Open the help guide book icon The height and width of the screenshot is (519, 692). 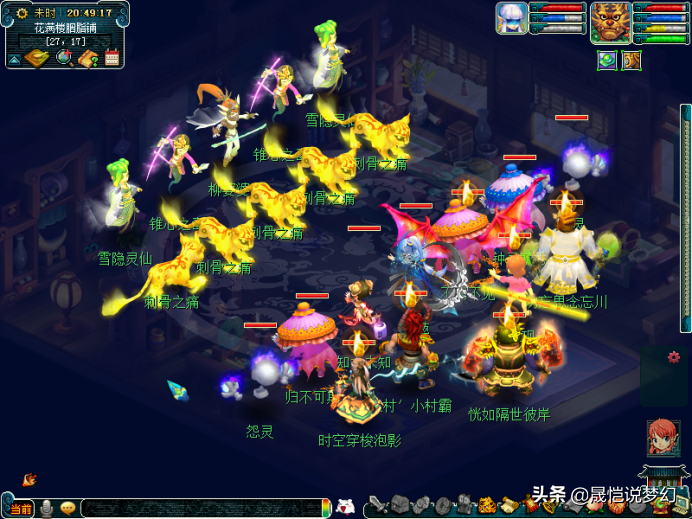point(87,58)
